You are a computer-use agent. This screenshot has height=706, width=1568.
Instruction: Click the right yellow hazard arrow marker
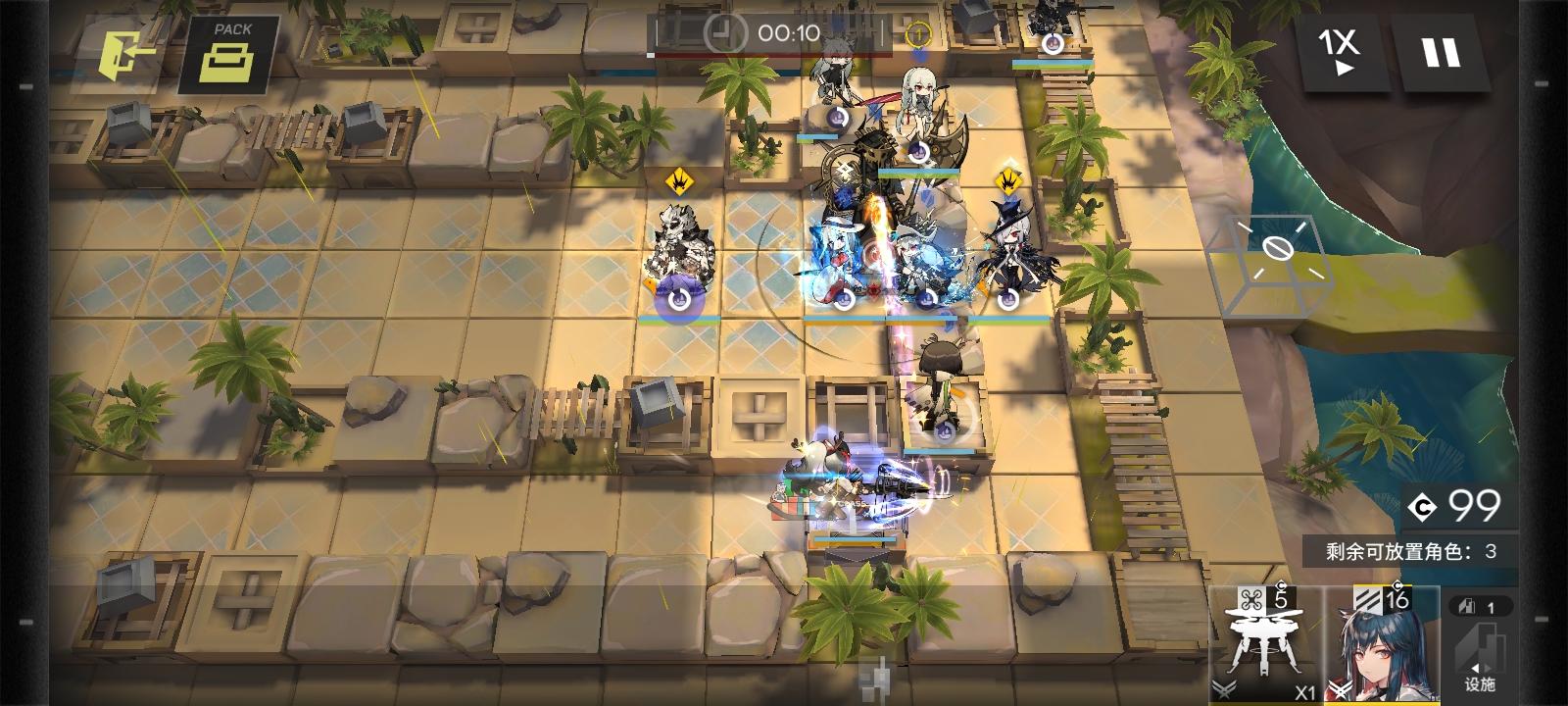[x=1007, y=182]
